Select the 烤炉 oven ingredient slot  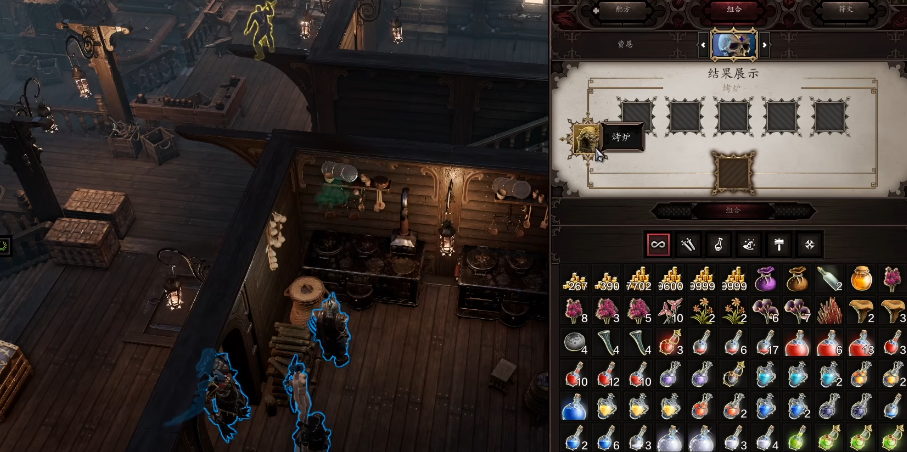586,138
